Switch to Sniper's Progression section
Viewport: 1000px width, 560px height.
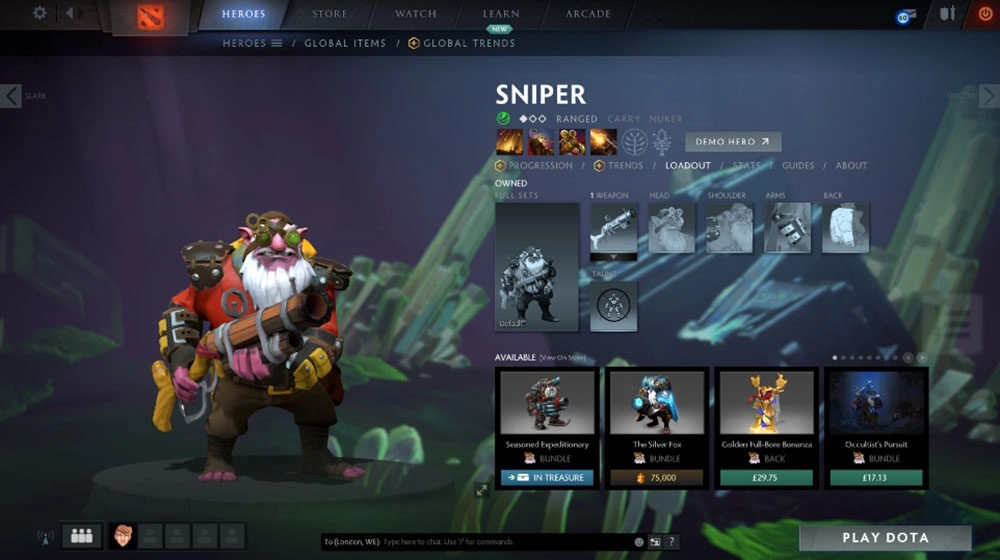coord(534,166)
